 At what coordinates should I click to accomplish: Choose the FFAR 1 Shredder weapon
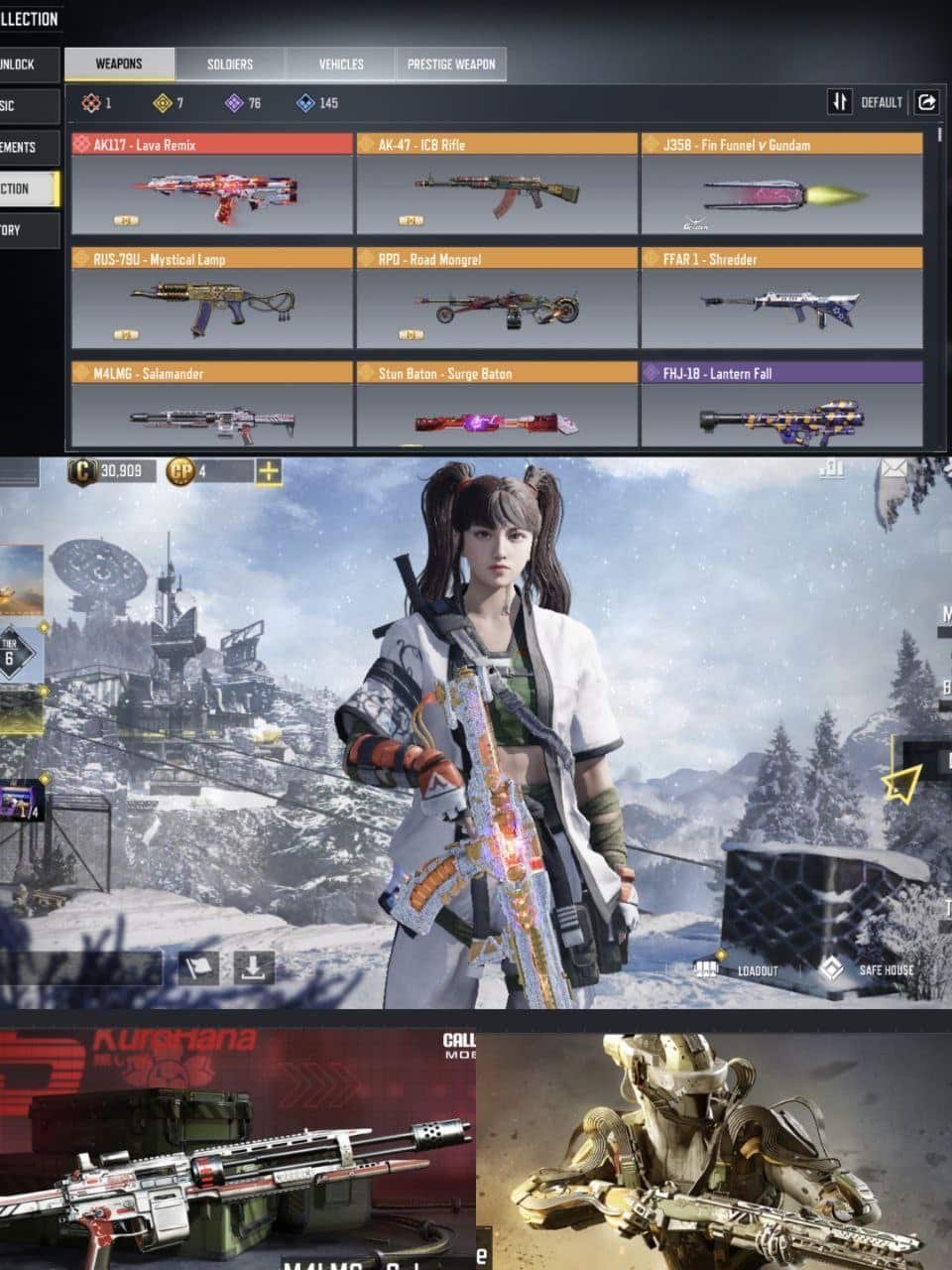781,299
